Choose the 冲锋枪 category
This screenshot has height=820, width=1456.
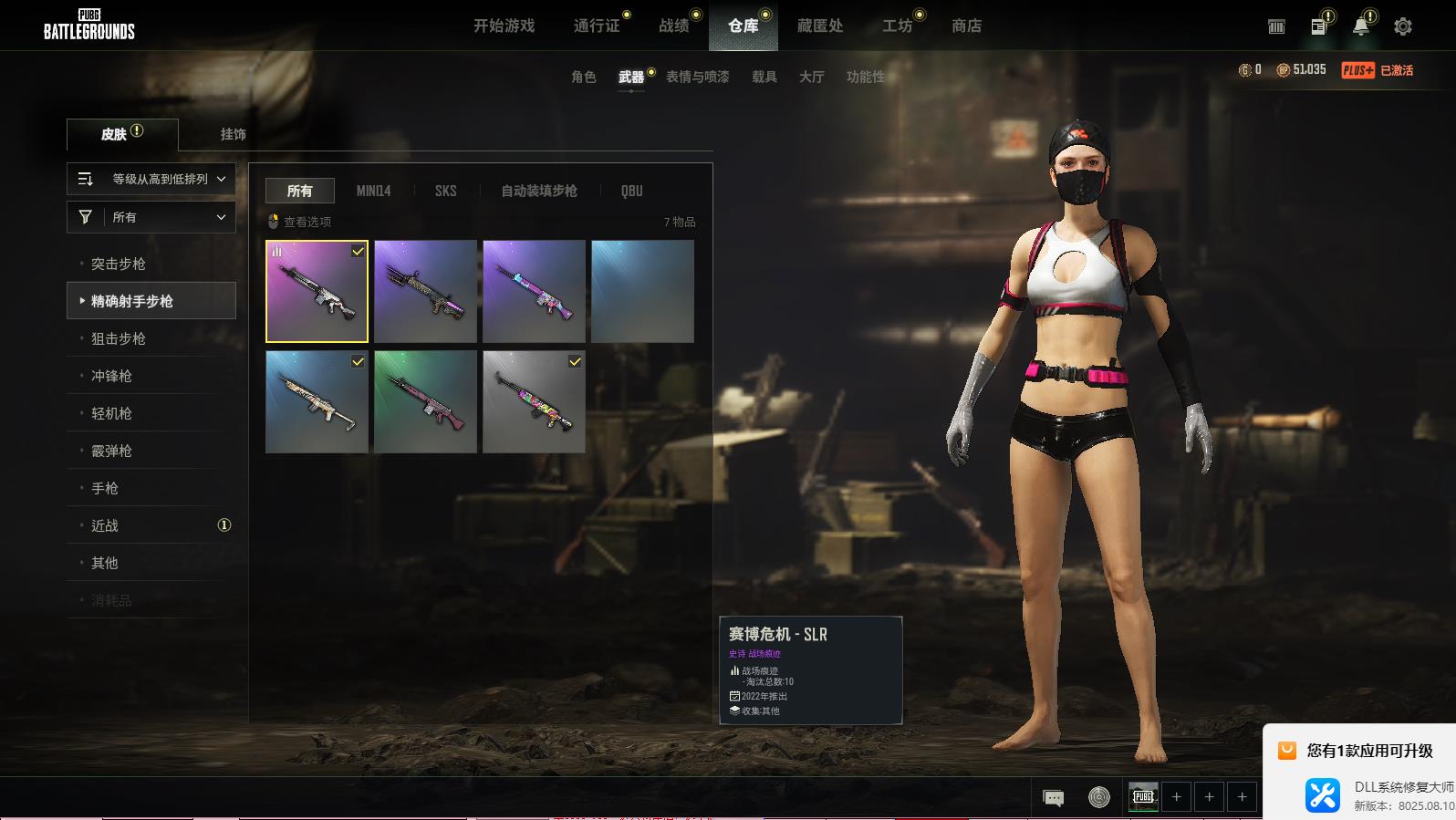(111, 376)
